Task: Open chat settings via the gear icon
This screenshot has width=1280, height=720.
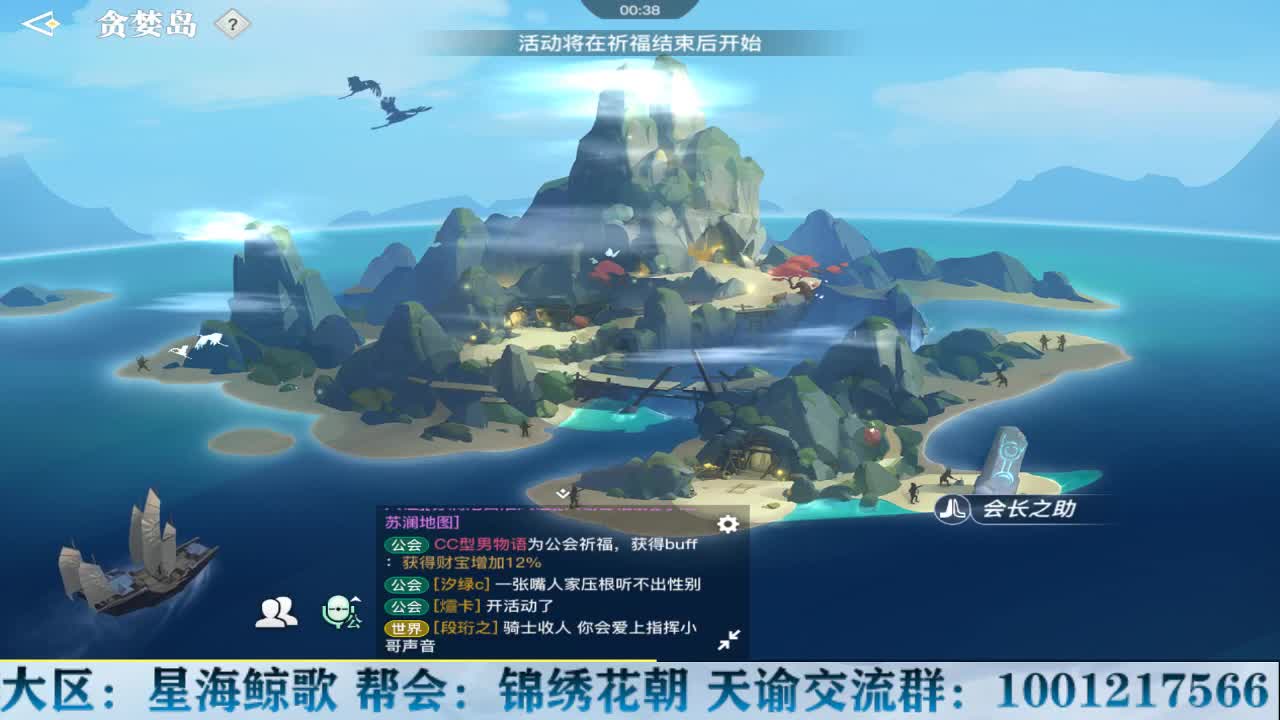Action: 727,523
